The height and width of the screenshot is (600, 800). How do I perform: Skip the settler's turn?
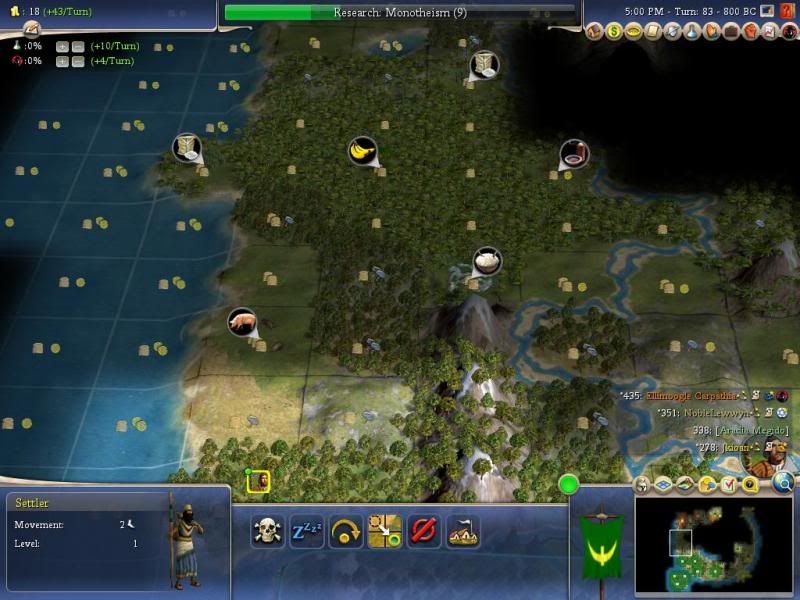click(345, 530)
